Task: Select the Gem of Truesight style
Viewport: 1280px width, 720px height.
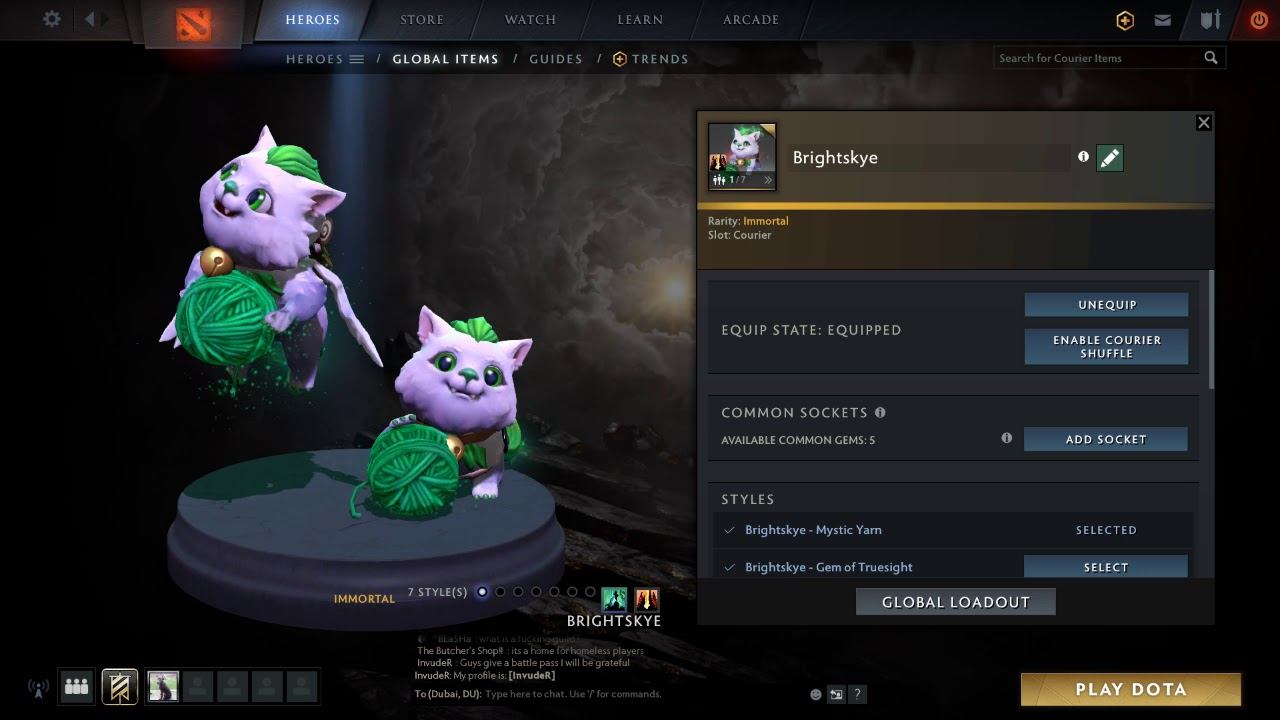Action: (x=1105, y=567)
